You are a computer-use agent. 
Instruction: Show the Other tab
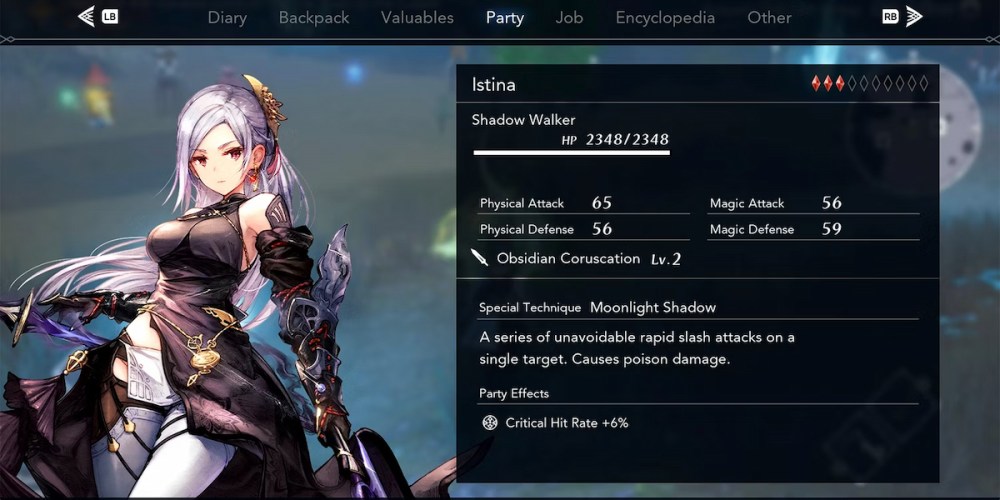point(769,17)
